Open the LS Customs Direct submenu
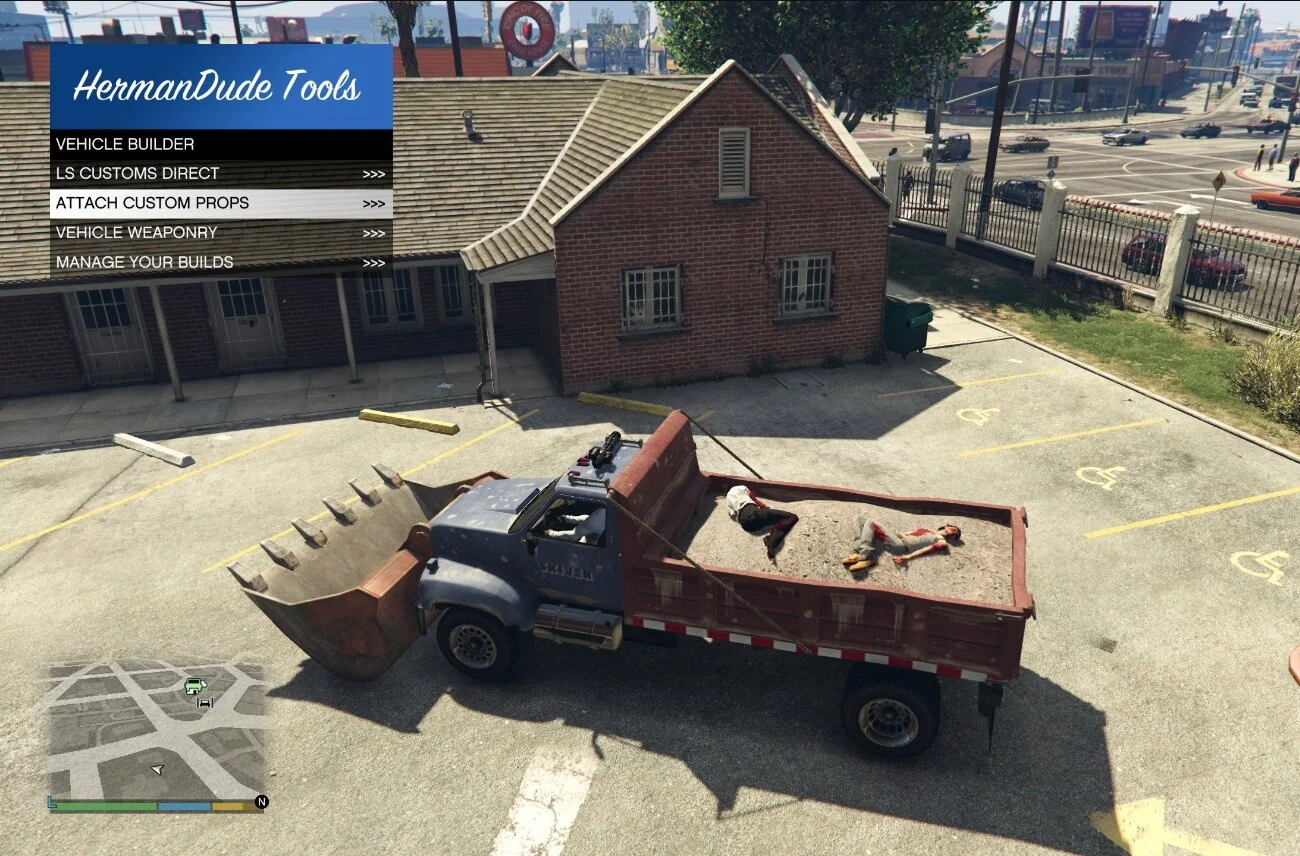 [221, 173]
